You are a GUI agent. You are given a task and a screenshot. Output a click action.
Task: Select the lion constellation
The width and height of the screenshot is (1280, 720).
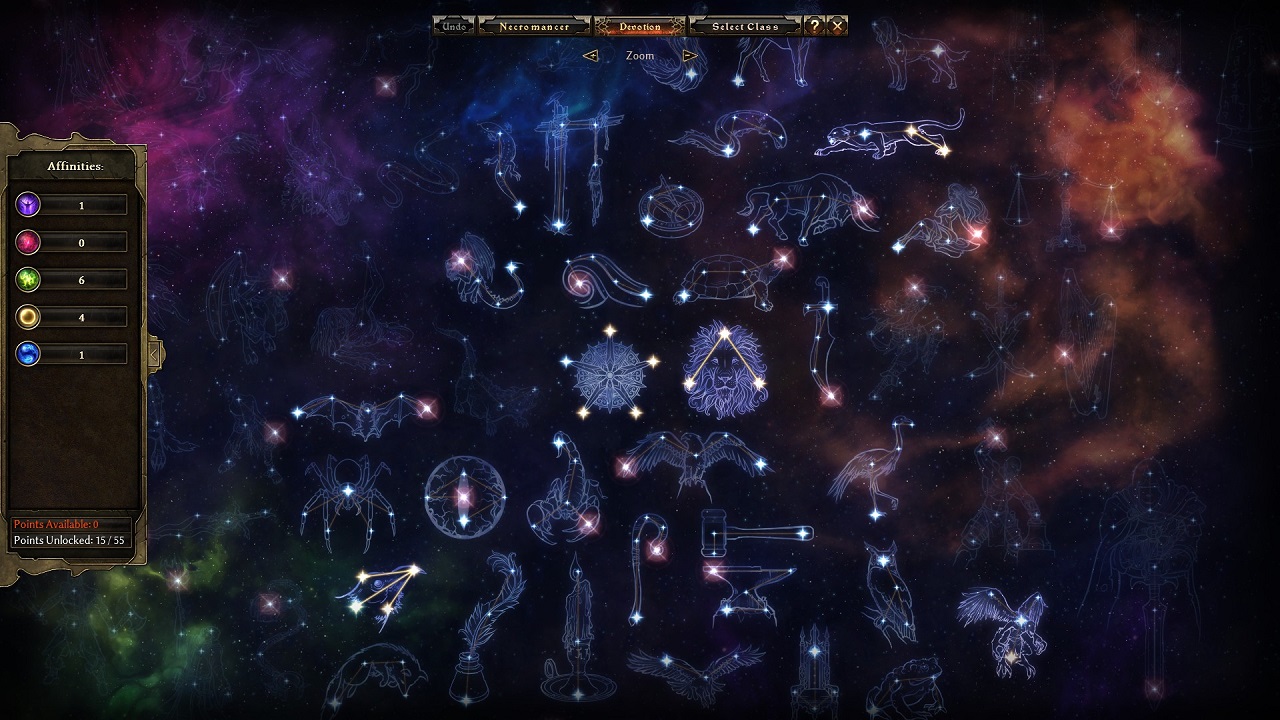click(725, 370)
